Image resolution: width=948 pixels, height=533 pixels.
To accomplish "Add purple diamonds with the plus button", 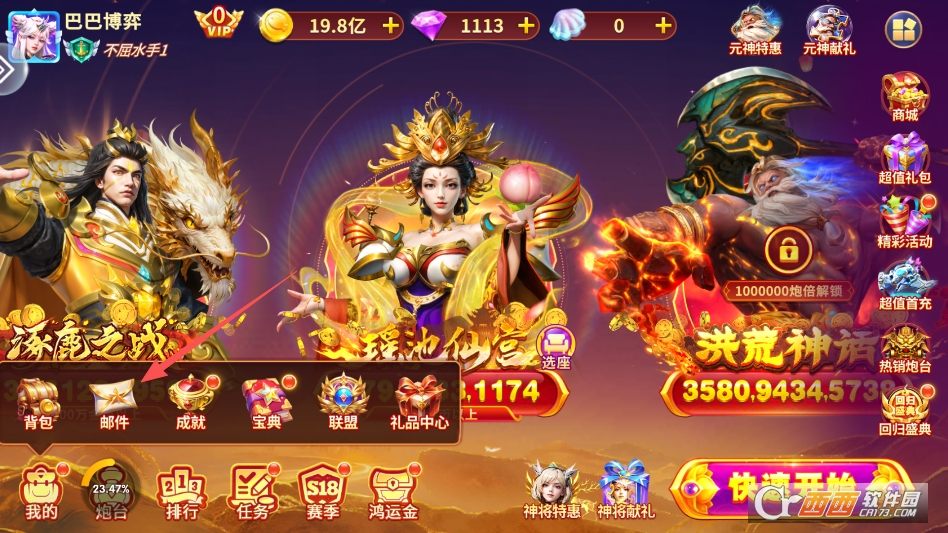I will point(527,26).
